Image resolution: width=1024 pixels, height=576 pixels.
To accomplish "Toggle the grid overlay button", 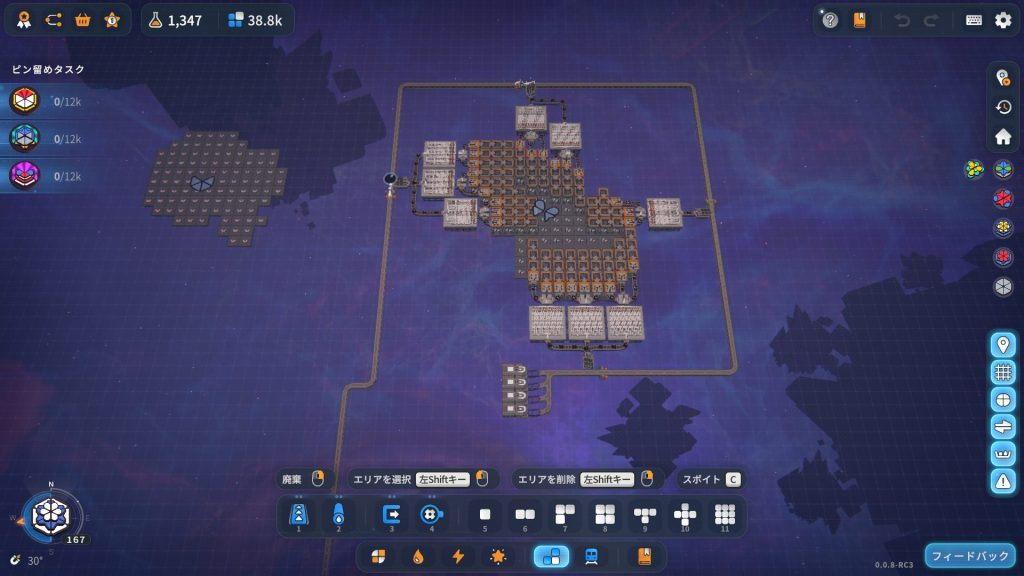I will click(x=1003, y=372).
